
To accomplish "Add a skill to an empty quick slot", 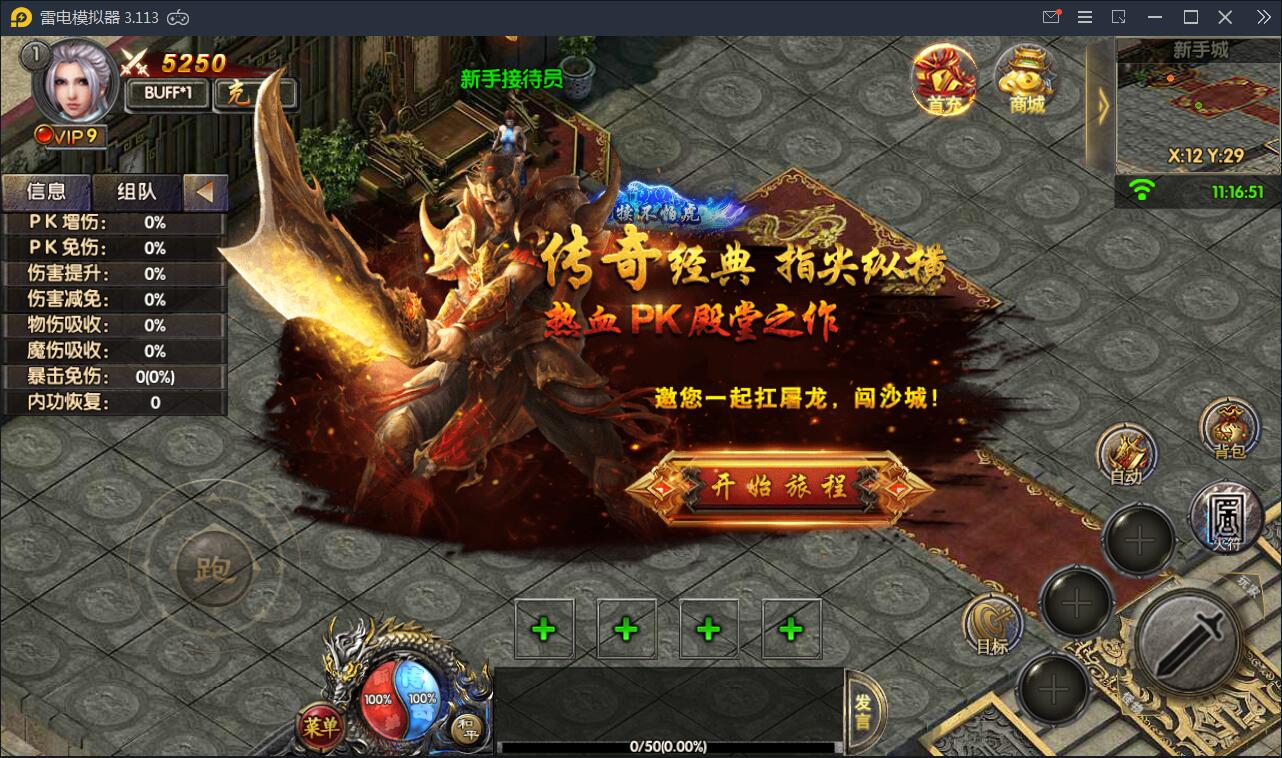I will tap(543, 628).
